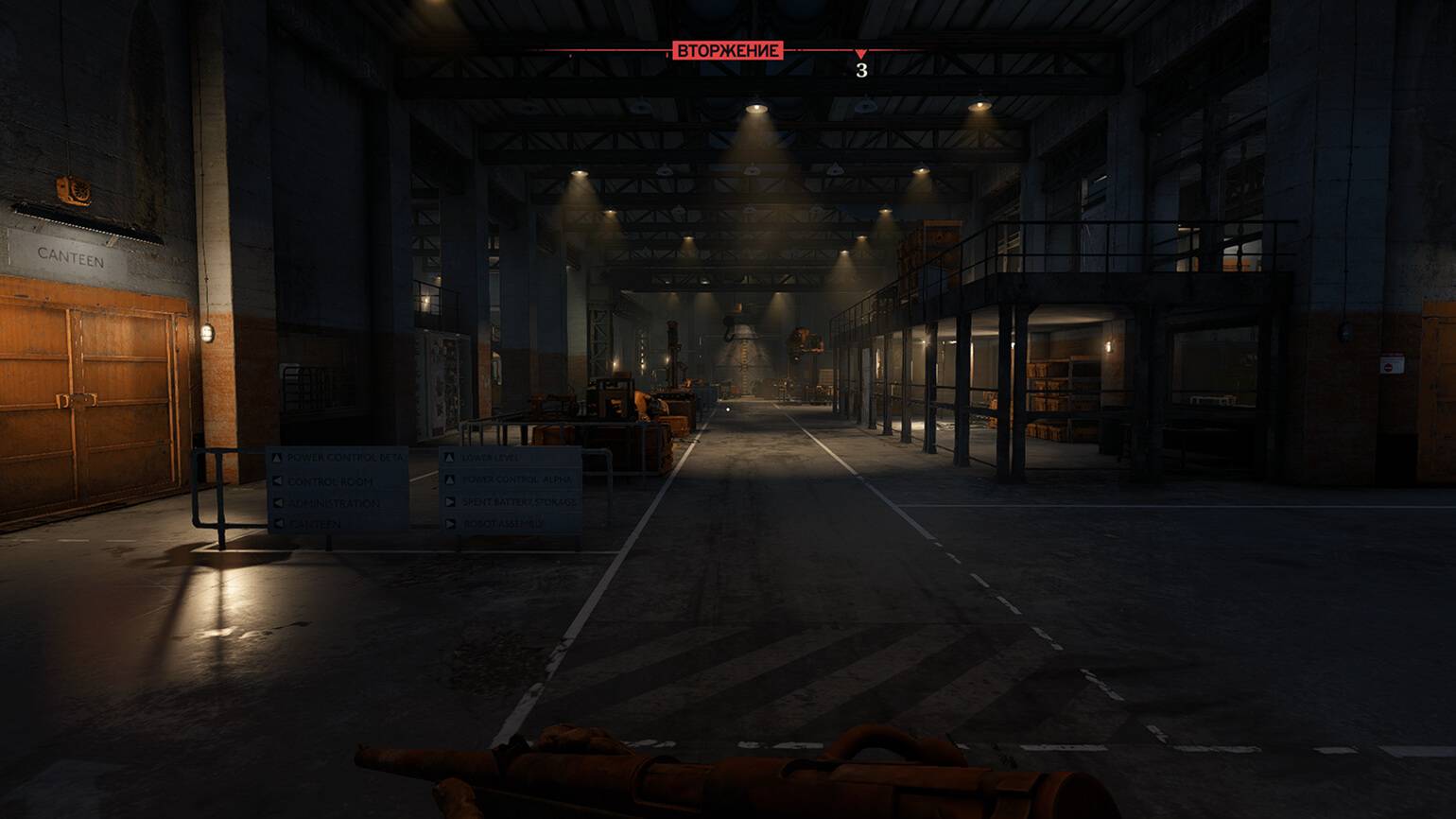Image resolution: width=1456 pixels, height=819 pixels.
Task: Select the red triangle compass marker
Action: 860,54
